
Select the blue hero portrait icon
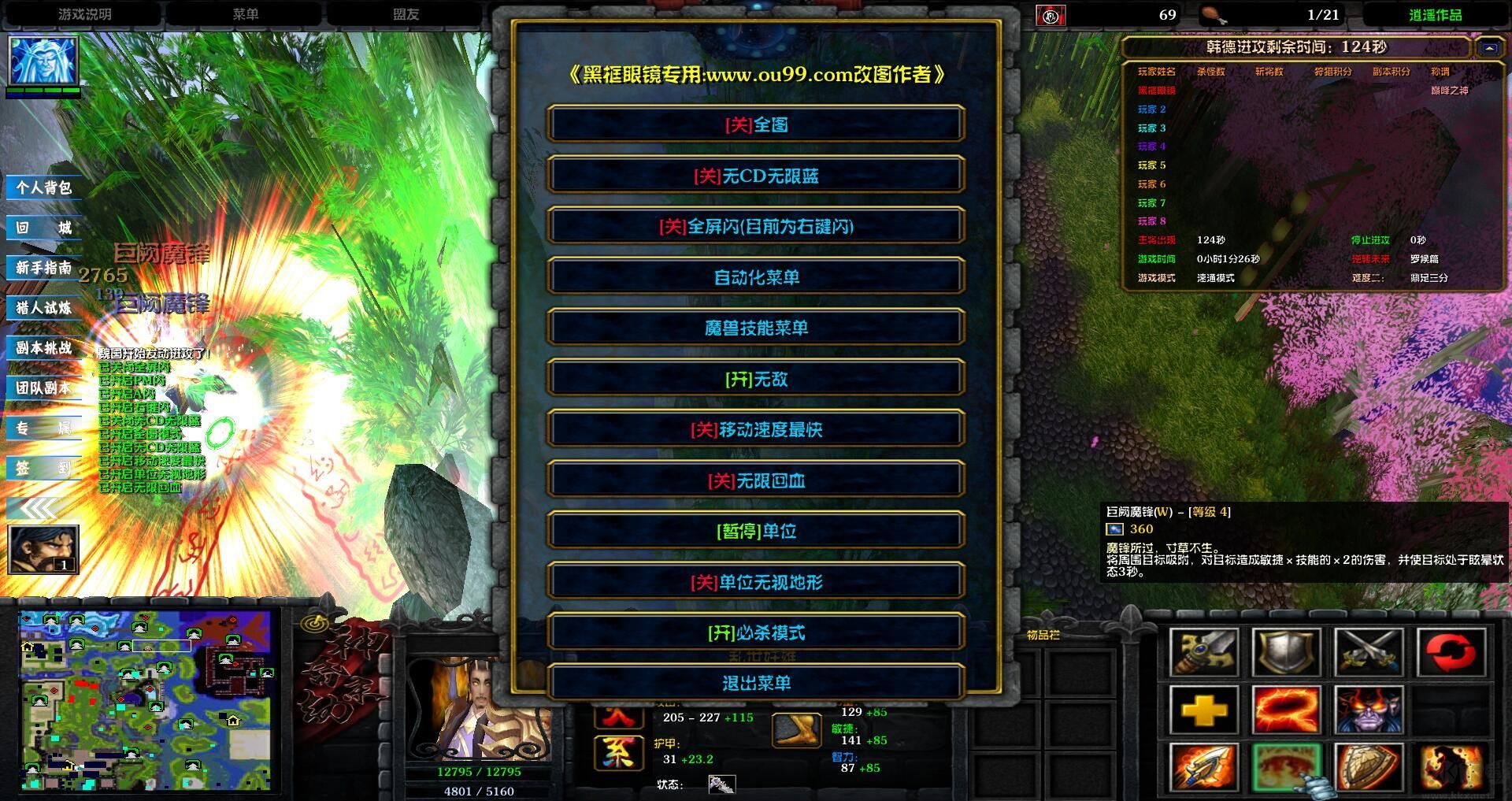tap(43, 60)
